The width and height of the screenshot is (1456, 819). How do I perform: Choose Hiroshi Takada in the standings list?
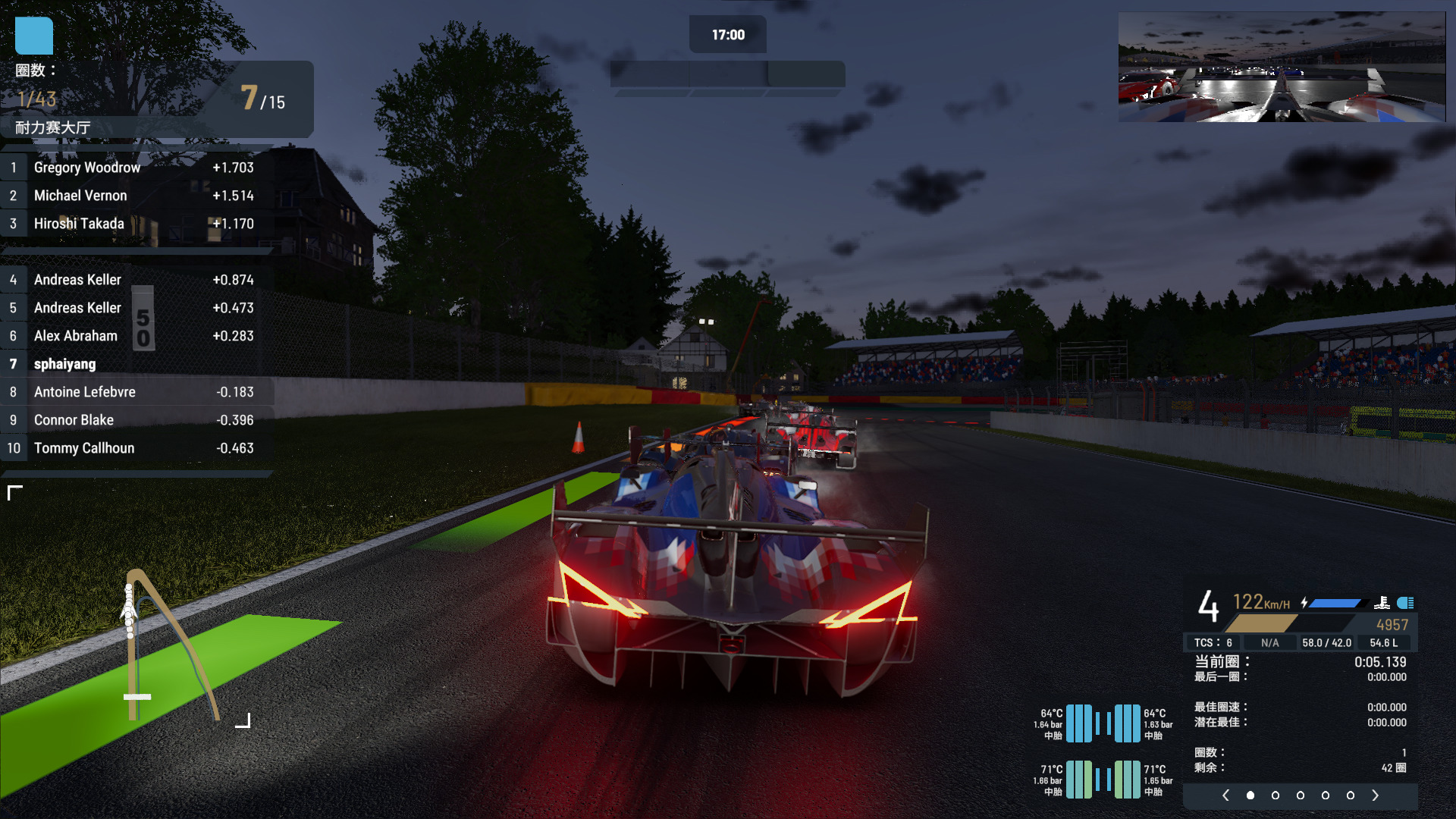click(x=136, y=224)
